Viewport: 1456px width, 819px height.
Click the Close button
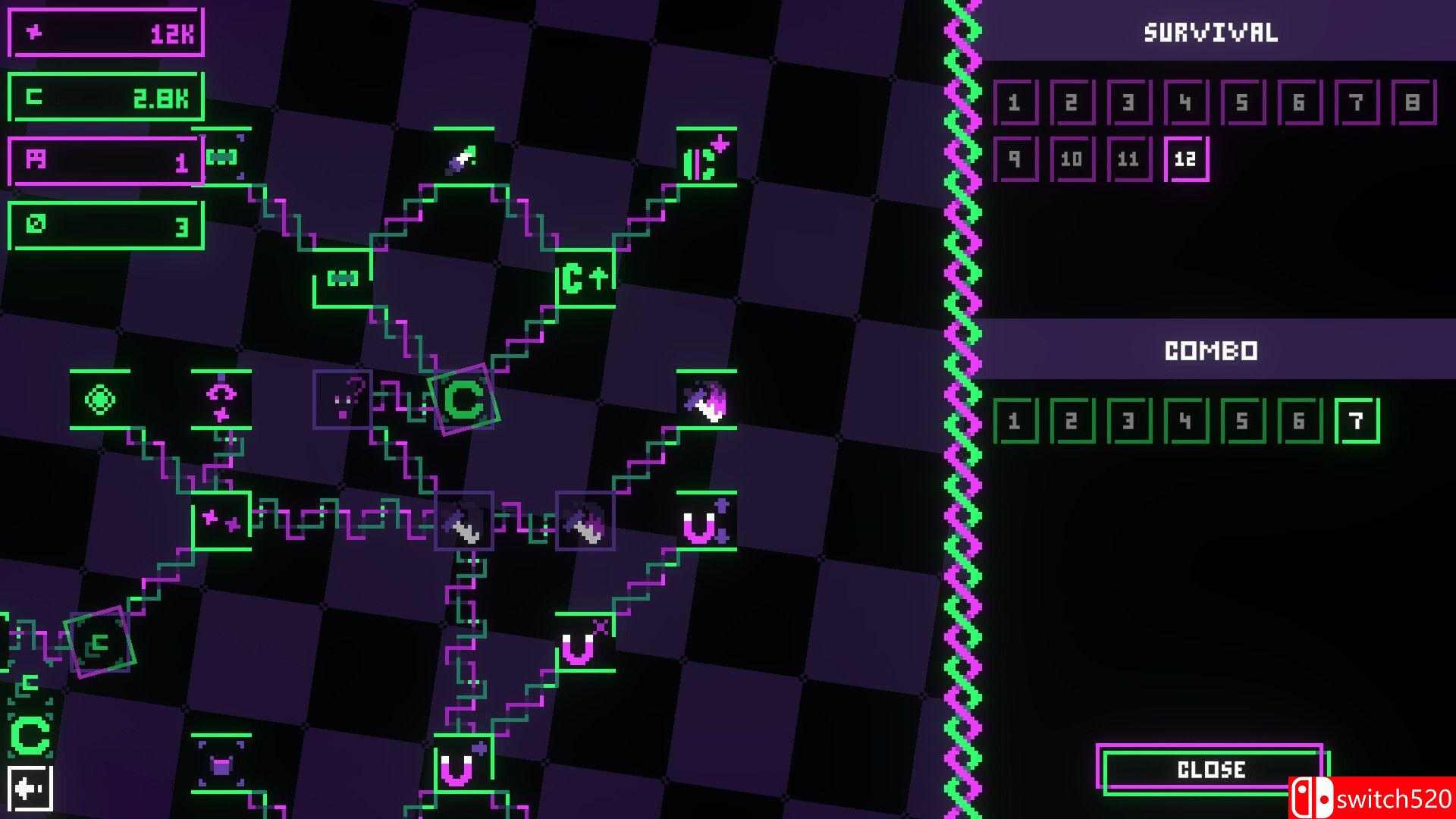pos(1211,769)
